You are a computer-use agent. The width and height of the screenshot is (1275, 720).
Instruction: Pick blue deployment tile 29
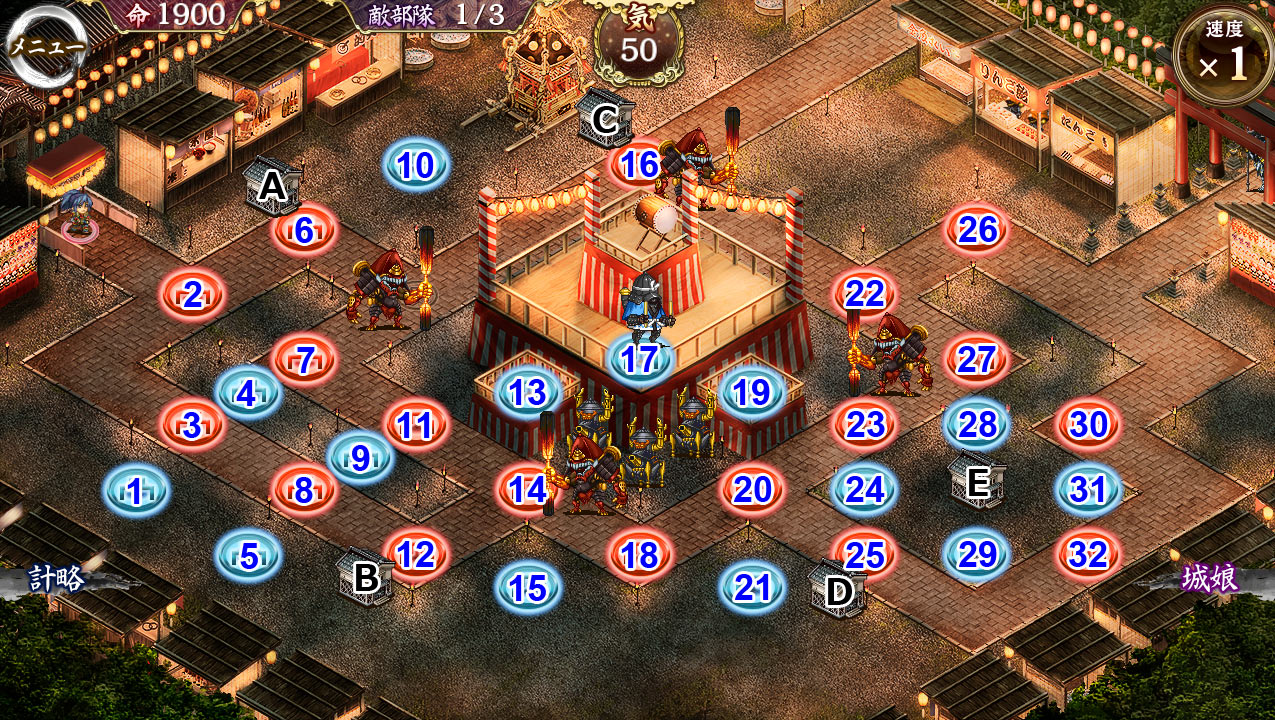pos(977,555)
